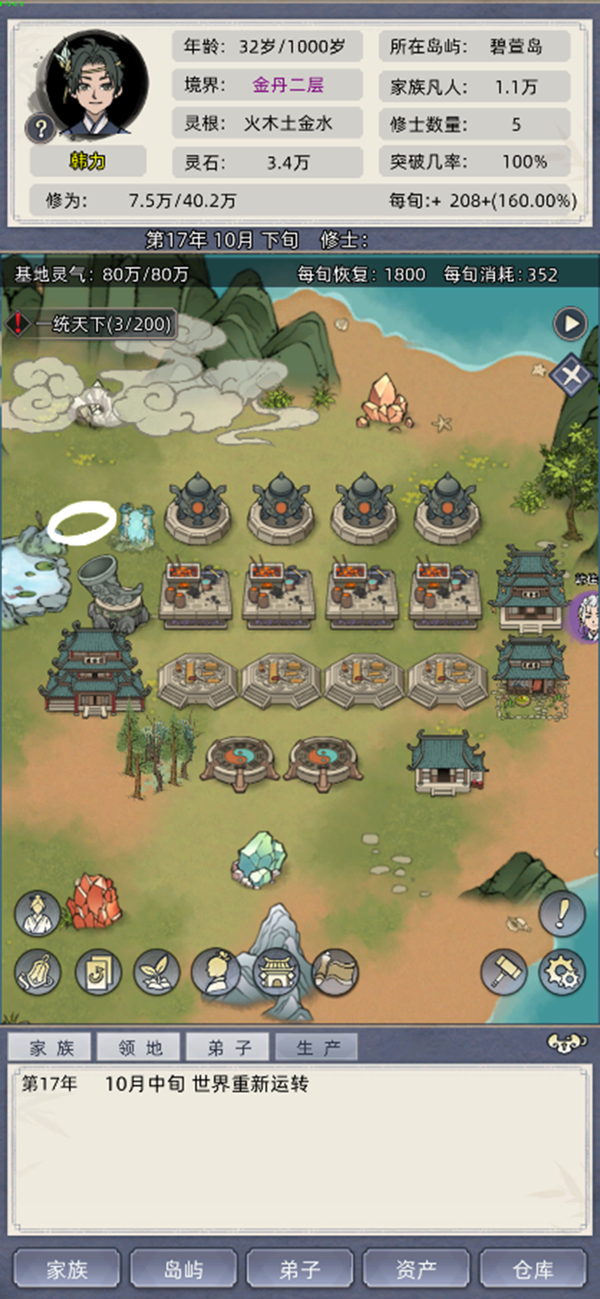Open the exclamation mark notice icon
This screenshot has width=600, height=1299.
562,912
